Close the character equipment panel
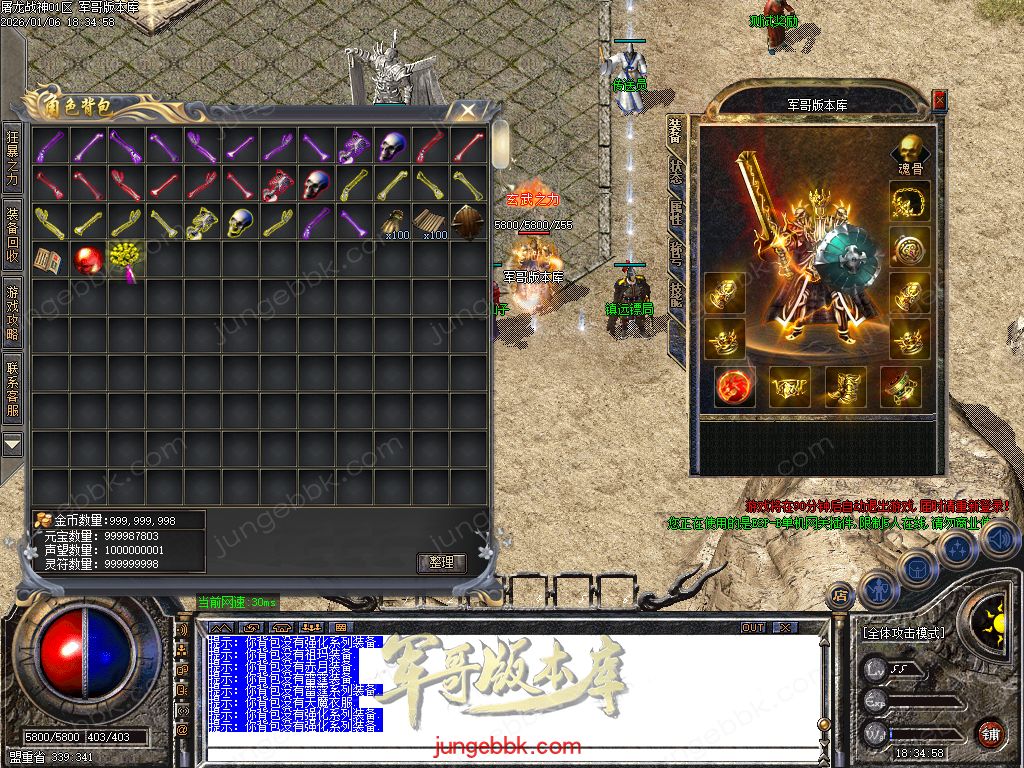The width and height of the screenshot is (1024, 768). click(939, 100)
